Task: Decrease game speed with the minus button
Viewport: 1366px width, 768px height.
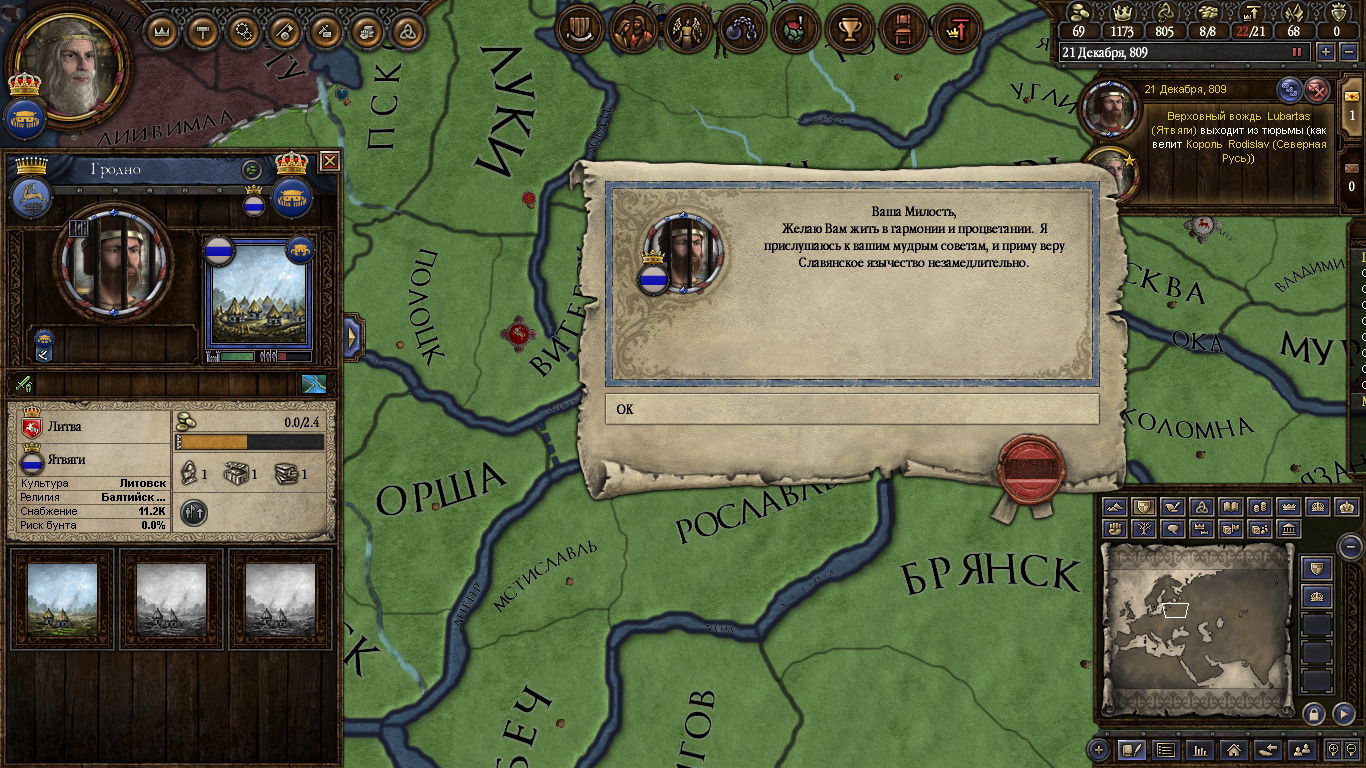Action: pyautogui.click(x=1346, y=52)
